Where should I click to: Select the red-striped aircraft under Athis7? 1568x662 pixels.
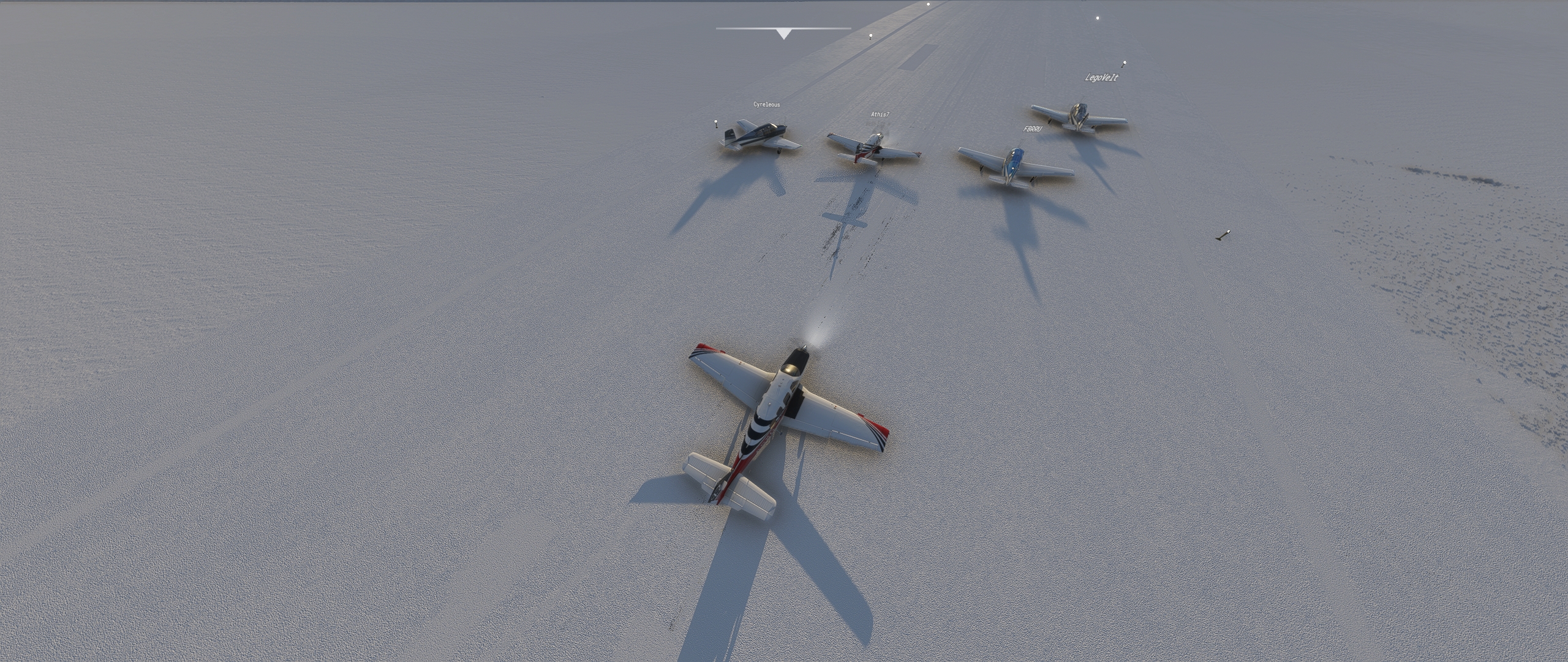pos(870,147)
